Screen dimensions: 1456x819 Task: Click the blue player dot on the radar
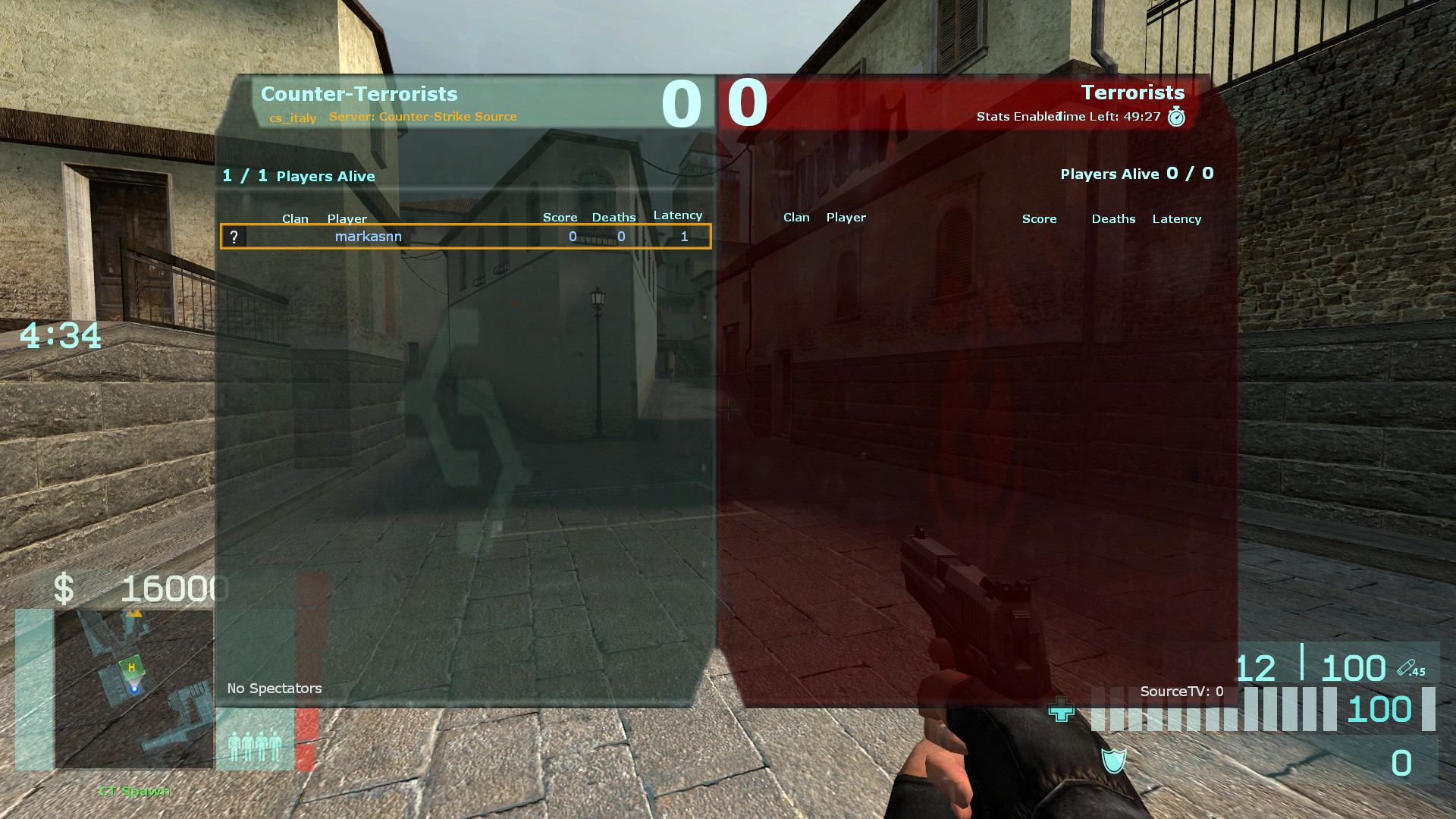(134, 689)
